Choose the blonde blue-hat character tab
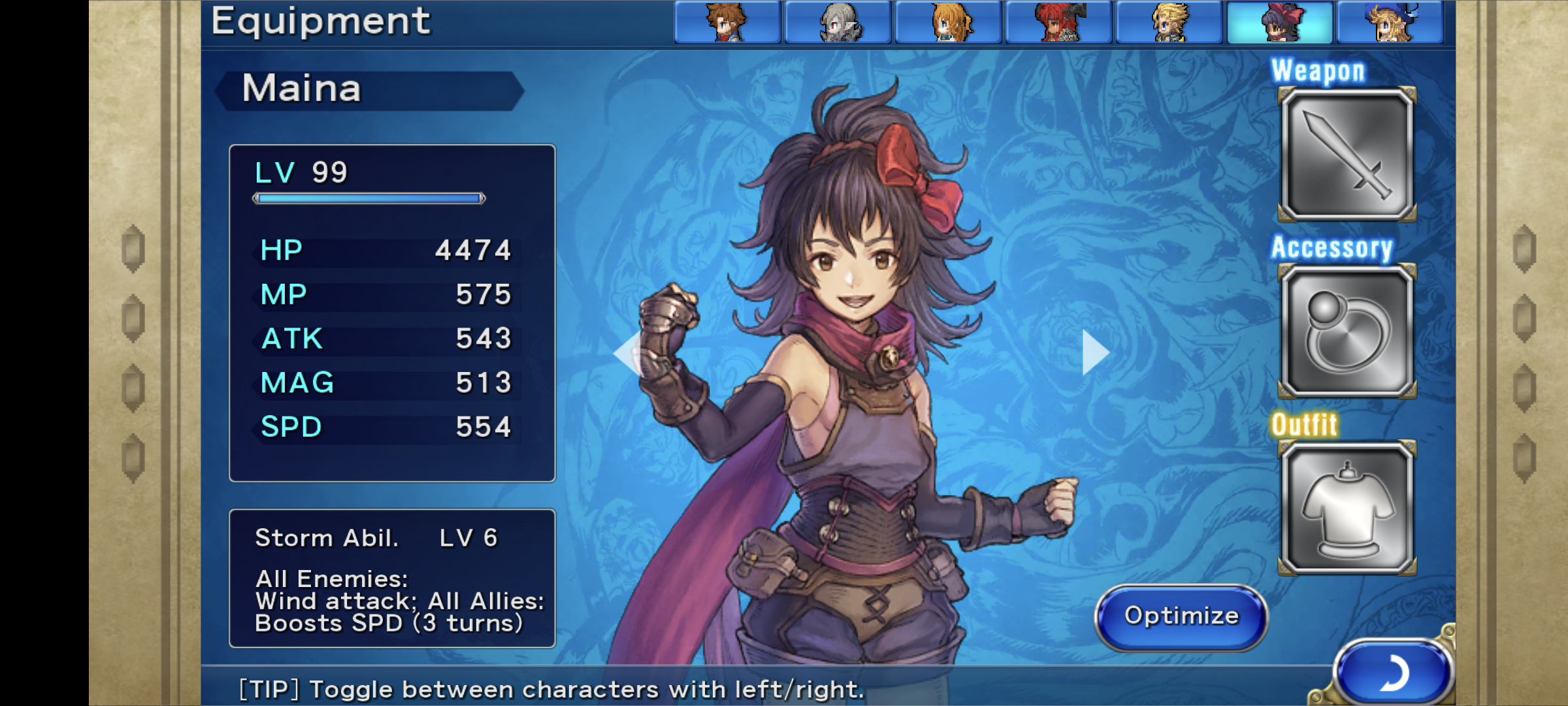The width and height of the screenshot is (1568, 706). coord(1390,22)
